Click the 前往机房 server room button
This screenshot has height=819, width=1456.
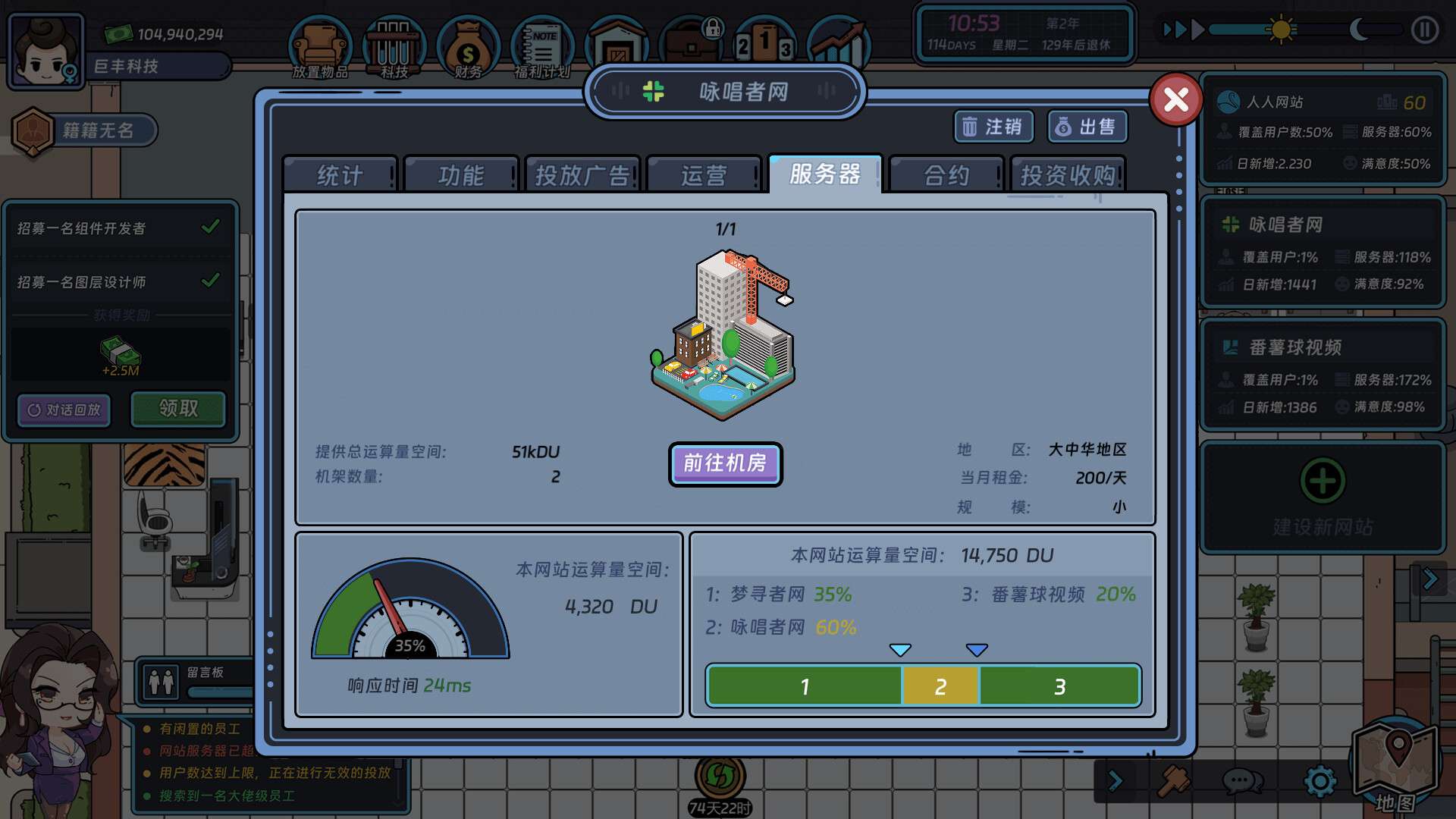tap(725, 464)
